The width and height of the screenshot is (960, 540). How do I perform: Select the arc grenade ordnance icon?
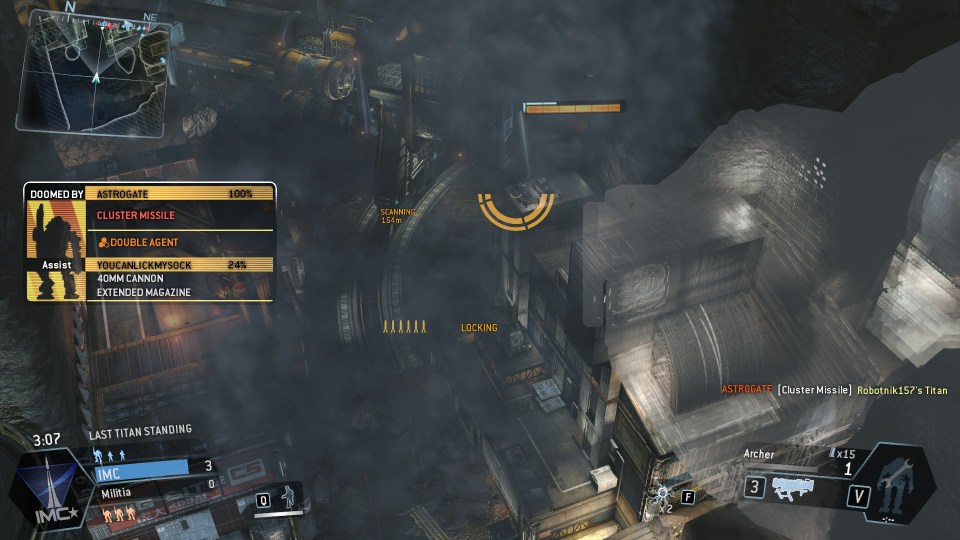tap(663, 495)
